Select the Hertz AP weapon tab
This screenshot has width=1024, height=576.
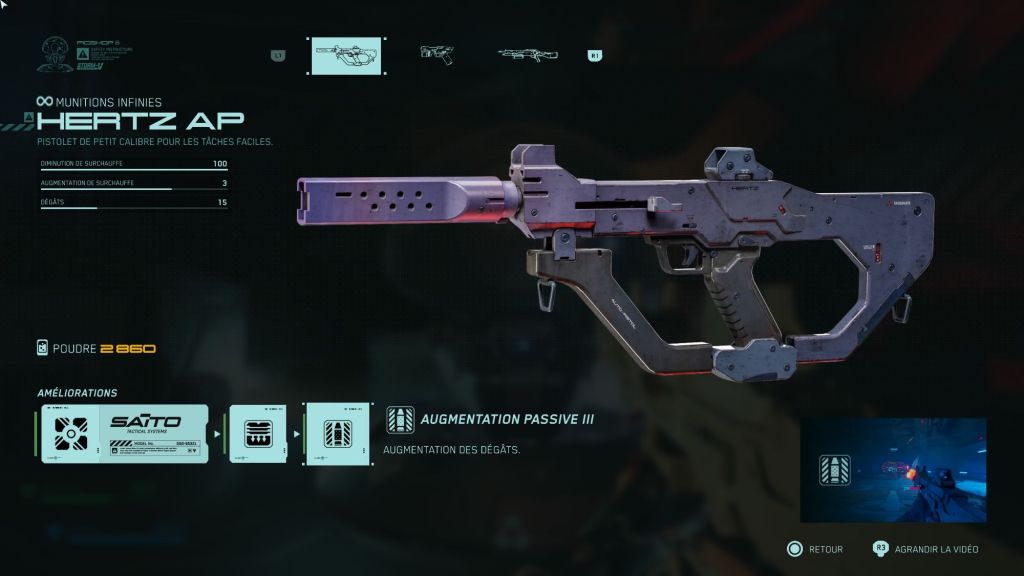pyautogui.click(x=346, y=55)
